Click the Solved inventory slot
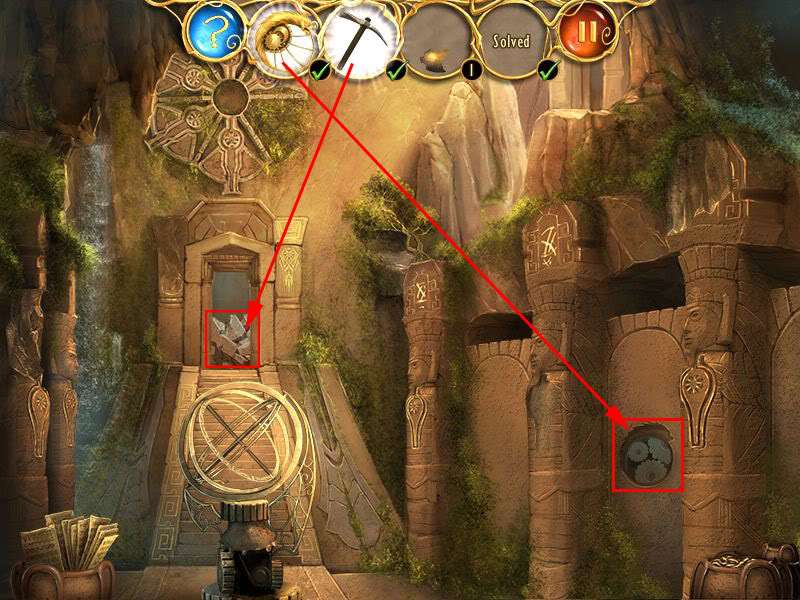Screen dimensions: 800x600 (x=511, y=42)
